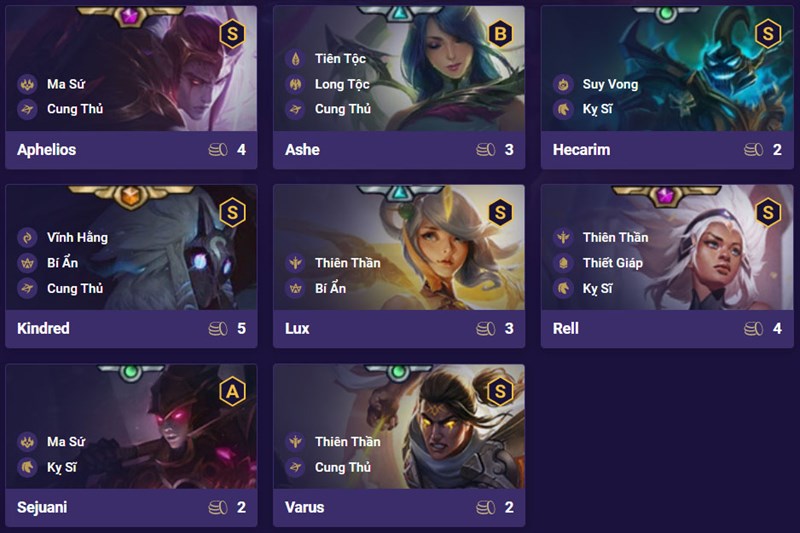Click the Thiết Giáp trait on Rell
Viewport: 800px width, 533px height.
click(x=612, y=263)
